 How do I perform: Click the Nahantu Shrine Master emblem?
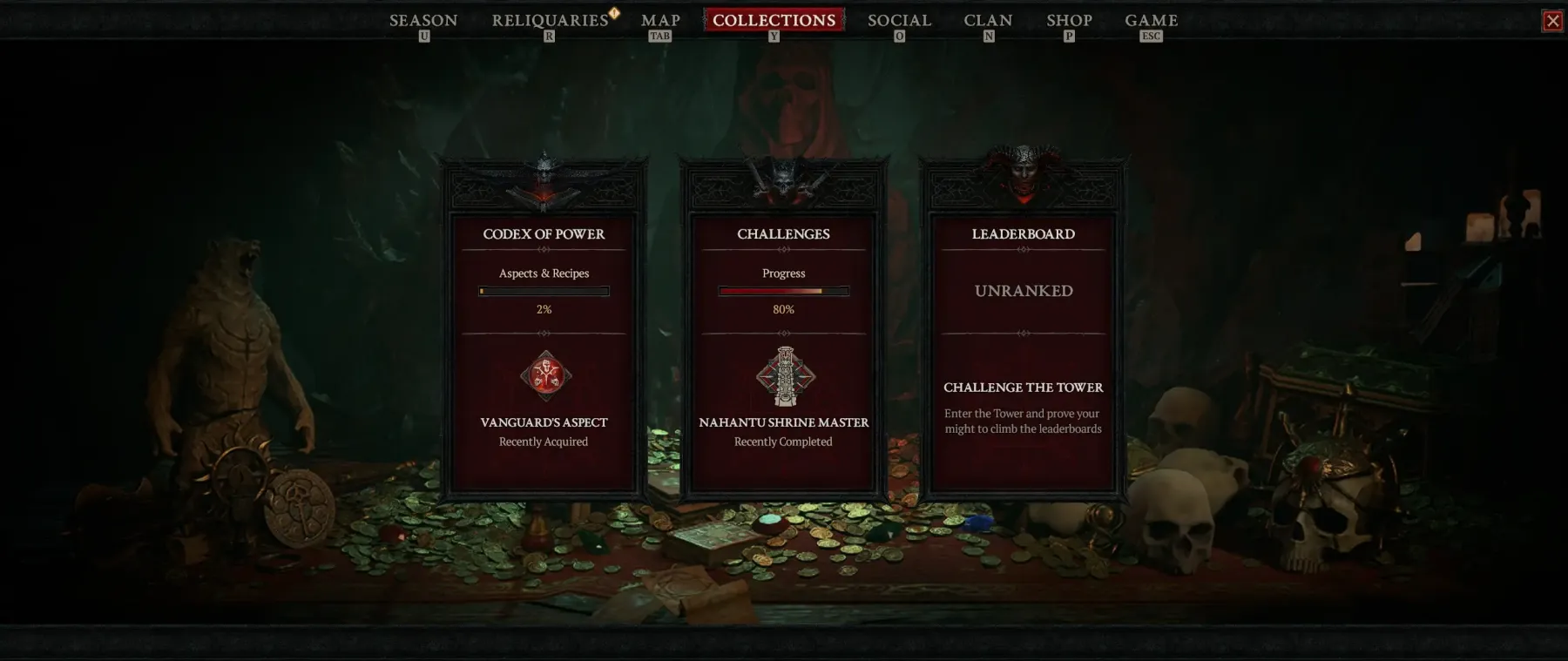point(785,376)
